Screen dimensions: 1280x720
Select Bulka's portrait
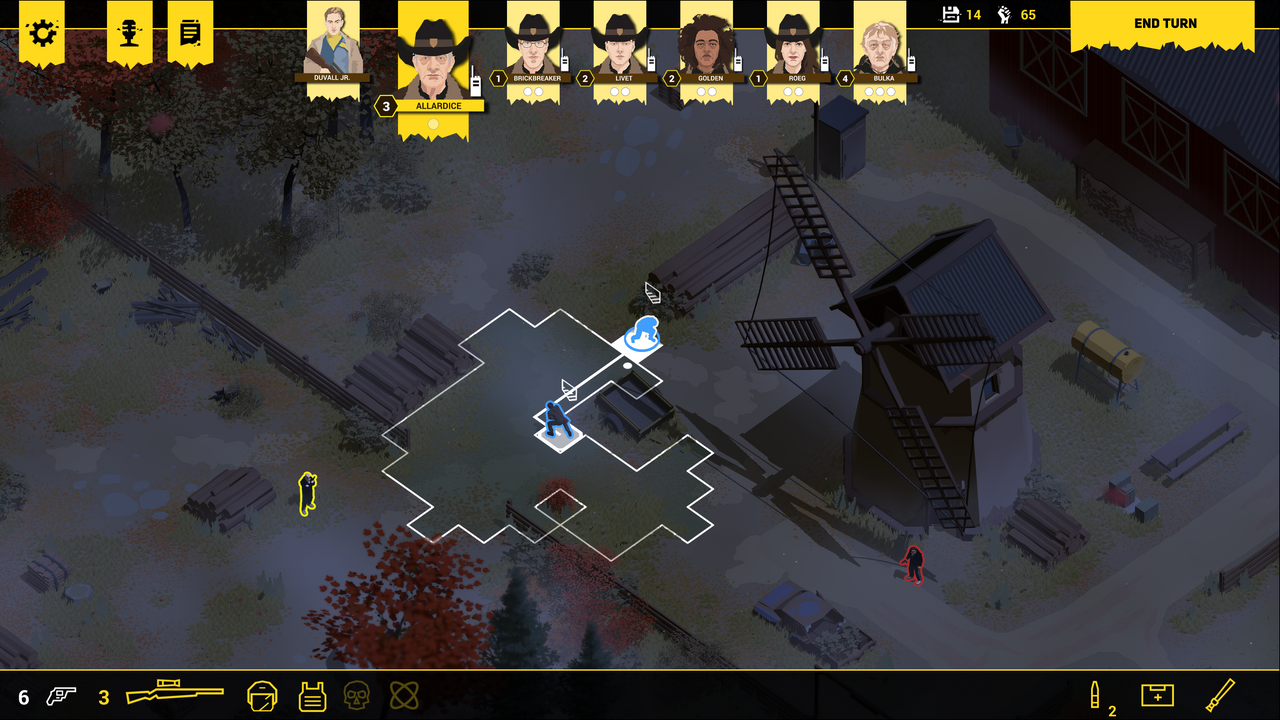882,45
